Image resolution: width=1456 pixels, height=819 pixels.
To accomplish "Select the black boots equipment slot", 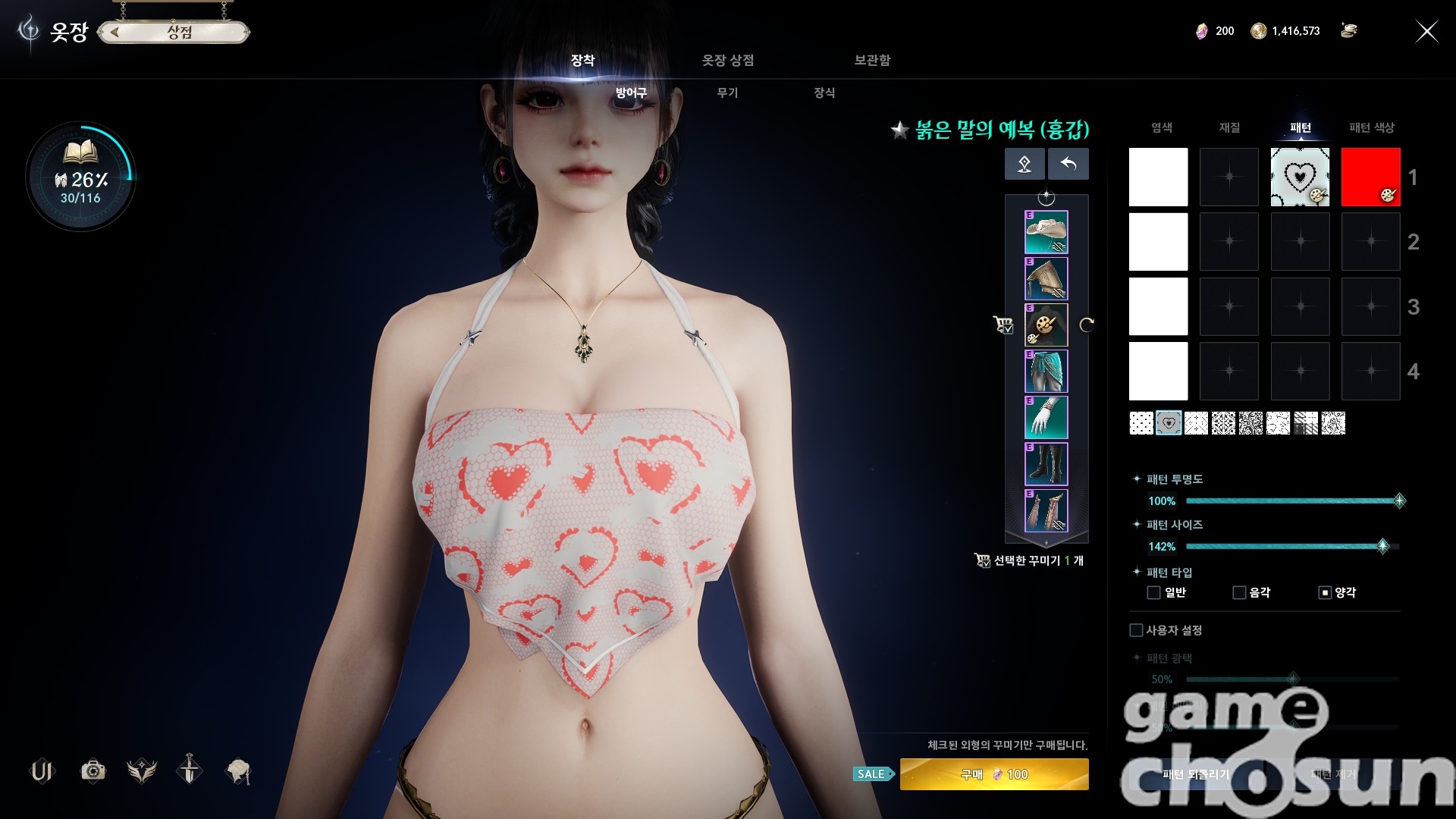I will click(1046, 464).
